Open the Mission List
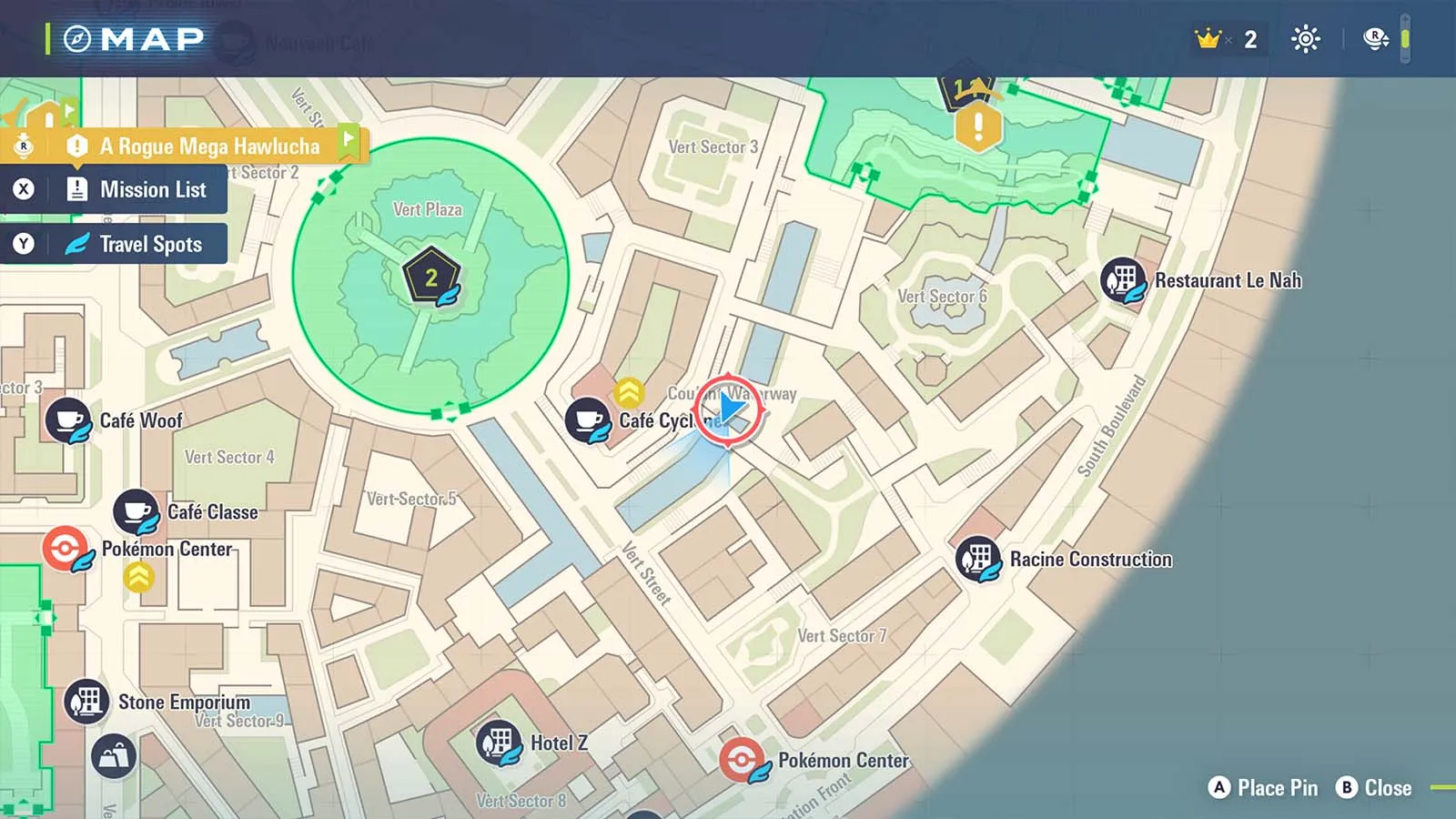This screenshot has height=819, width=1456. [x=152, y=189]
